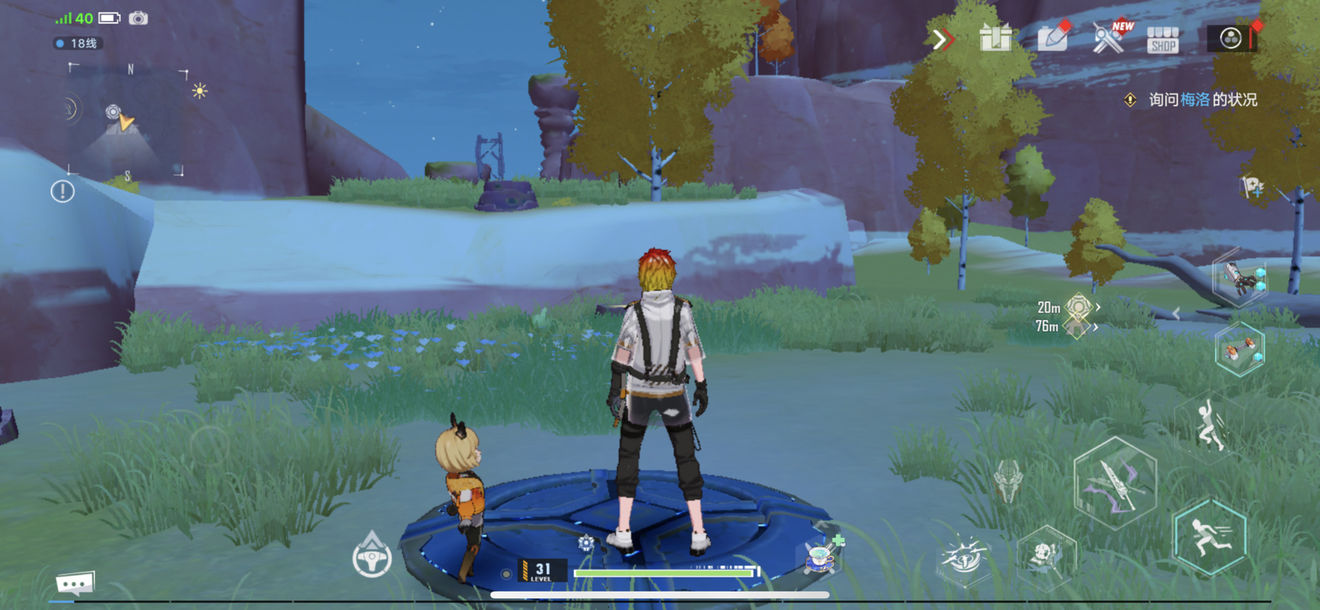Viewport: 1320px width, 610px height.
Task: Open the 18线 channel selector
Action: pos(78,44)
